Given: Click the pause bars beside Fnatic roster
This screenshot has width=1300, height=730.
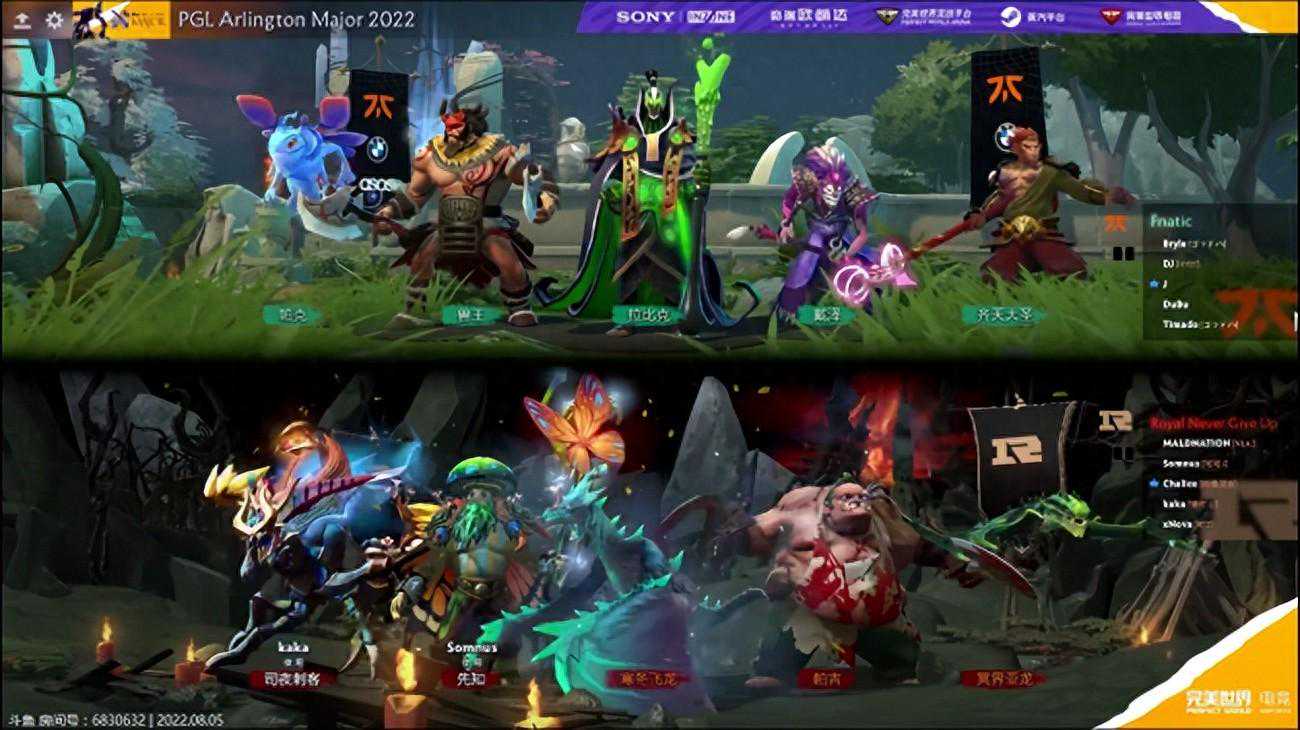Looking at the screenshot, I should click(x=1125, y=252).
